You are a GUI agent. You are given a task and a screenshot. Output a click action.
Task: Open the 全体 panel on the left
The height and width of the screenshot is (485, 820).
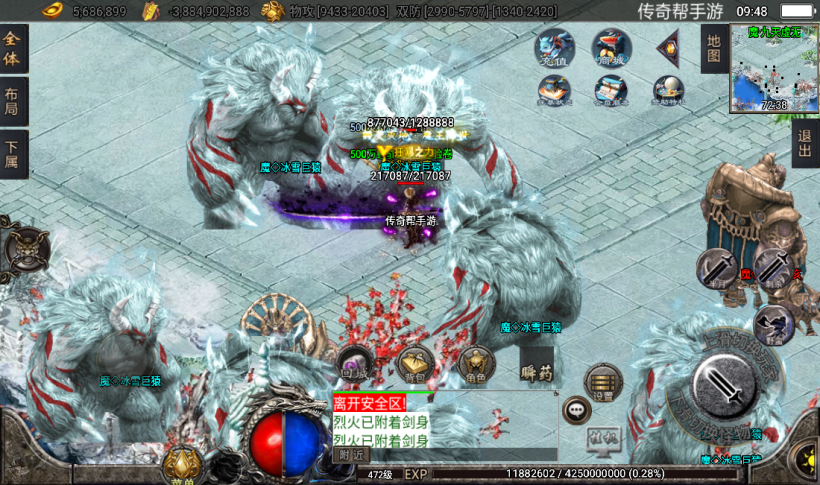13,49
